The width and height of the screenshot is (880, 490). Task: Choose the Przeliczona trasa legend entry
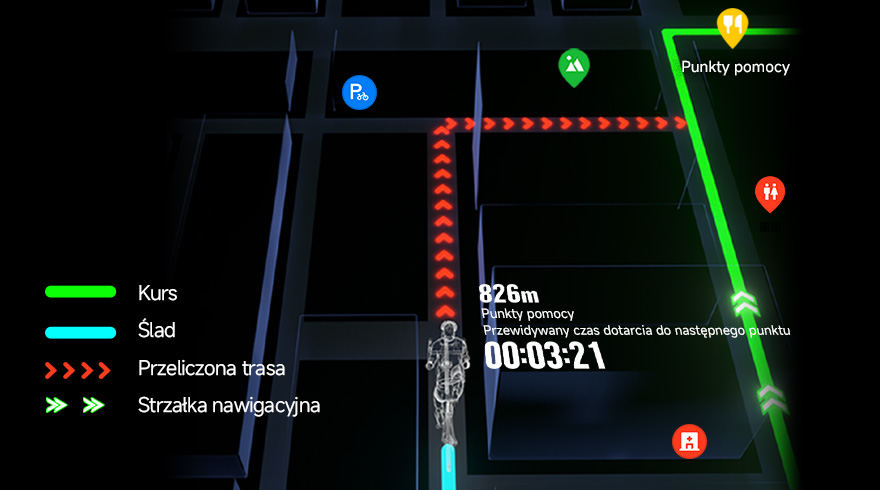pyautogui.click(x=211, y=369)
